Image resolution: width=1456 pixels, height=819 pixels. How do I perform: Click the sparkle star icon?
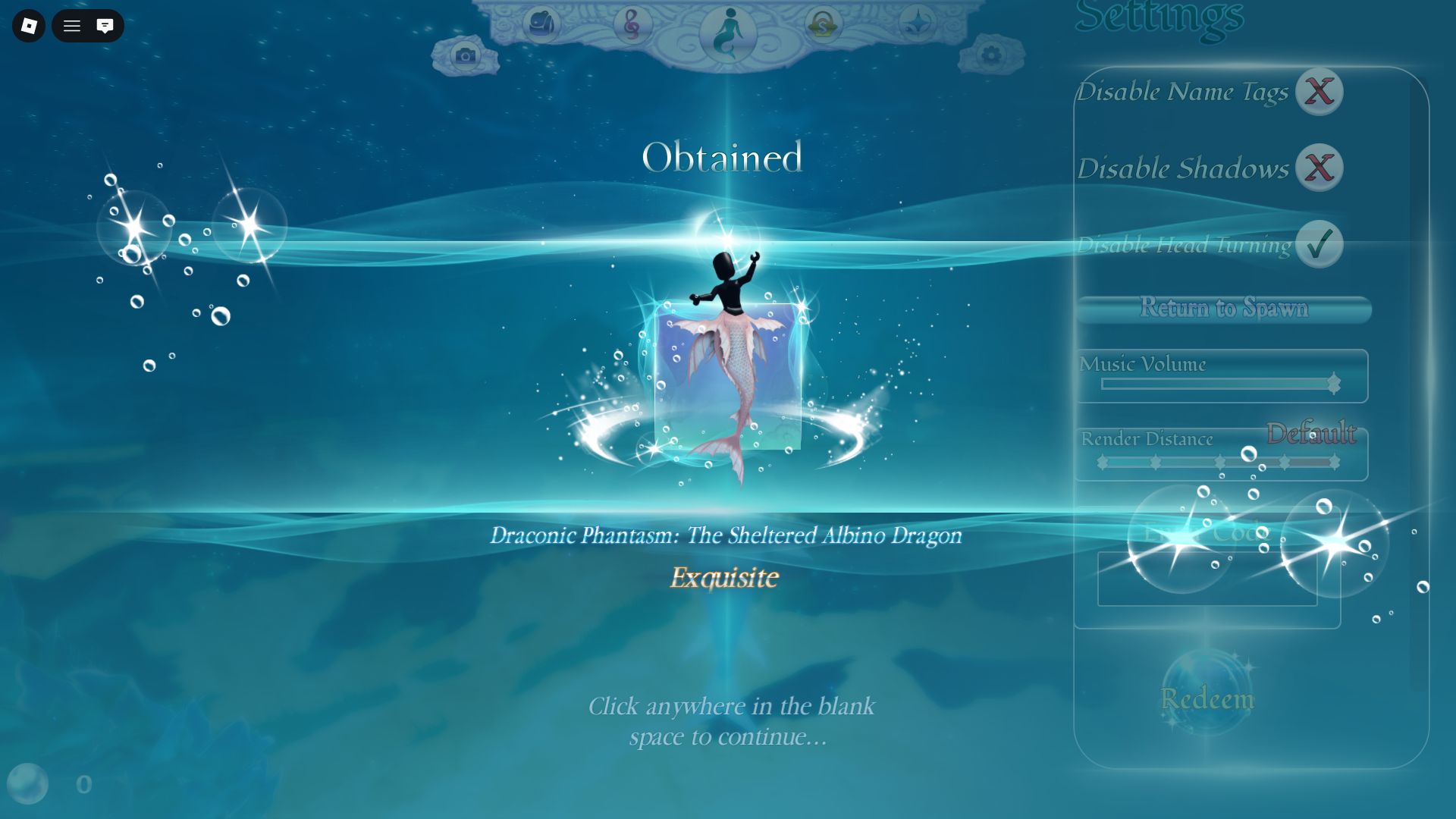tap(917, 22)
